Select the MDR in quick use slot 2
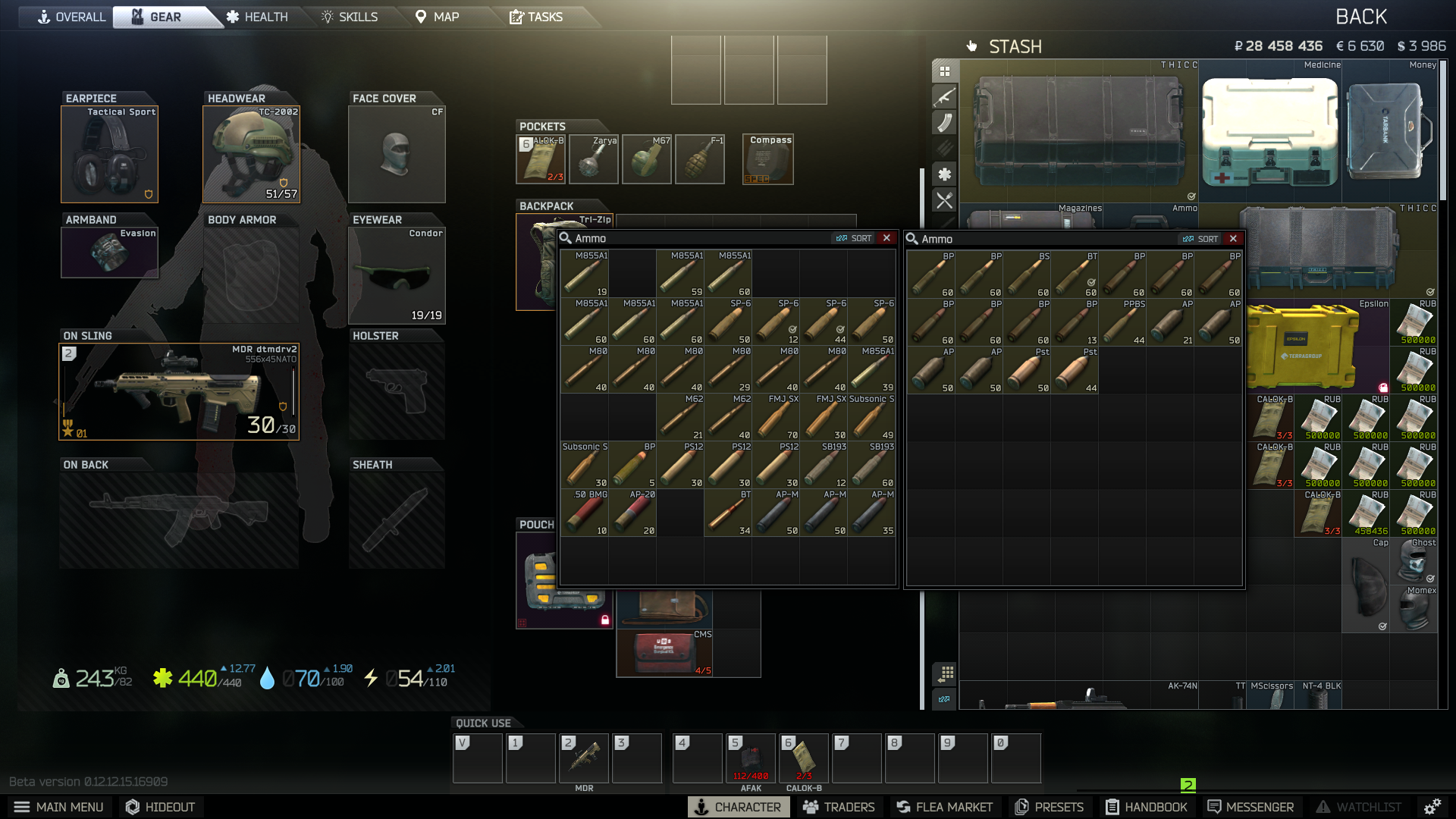The width and height of the screenshot is (1456, 819). 584,758
